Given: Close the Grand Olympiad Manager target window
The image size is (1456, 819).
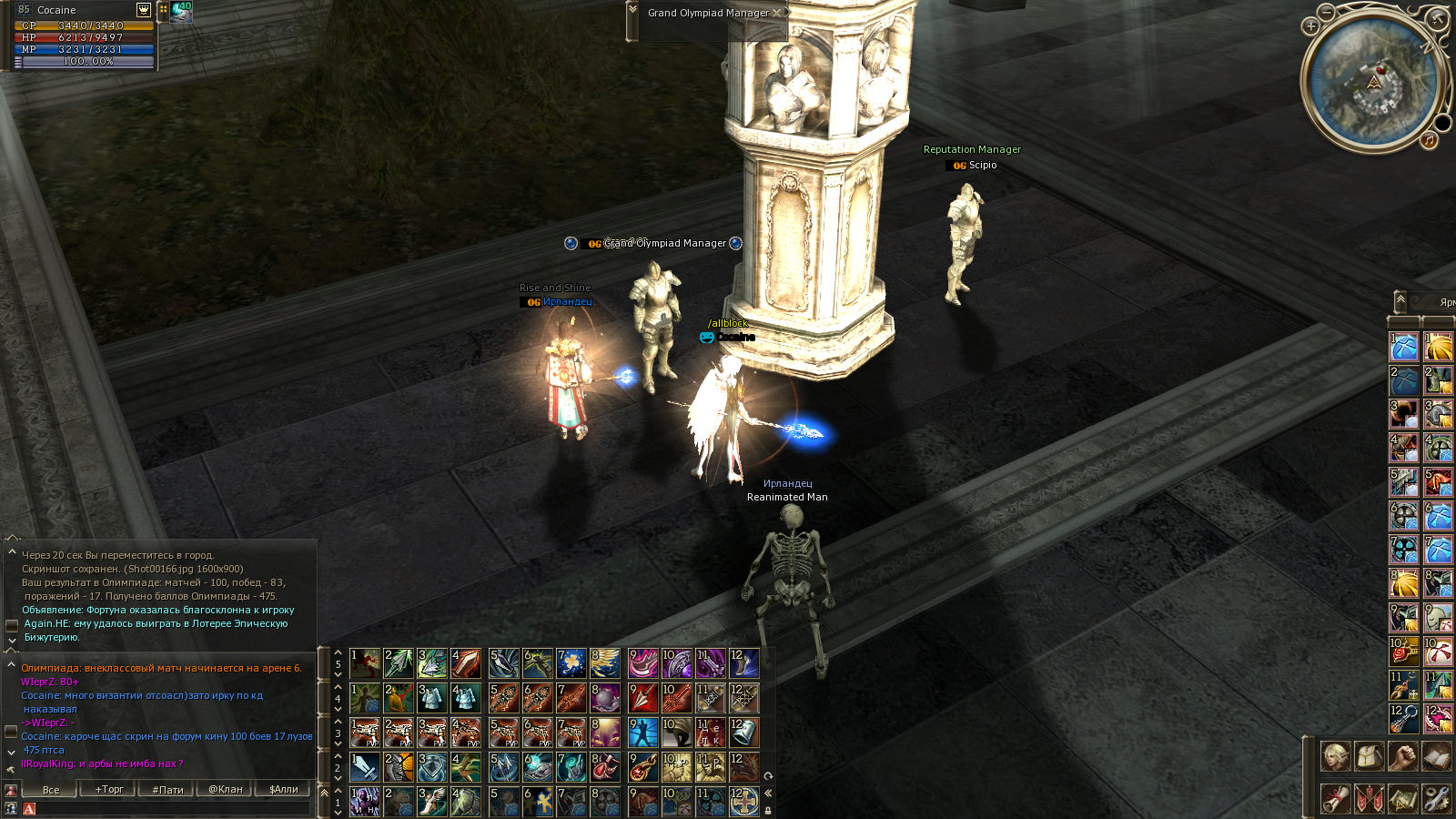Looking at the screenshot, I should click(x=776, y=13).
